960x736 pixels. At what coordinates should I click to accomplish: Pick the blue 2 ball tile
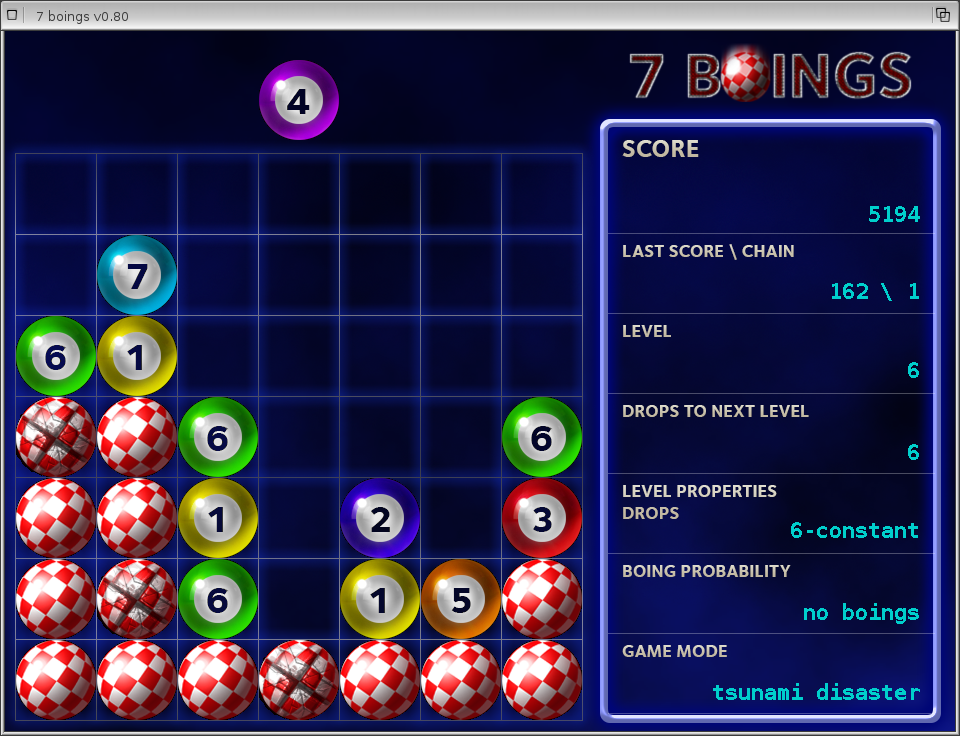click(x=380, y=518)
